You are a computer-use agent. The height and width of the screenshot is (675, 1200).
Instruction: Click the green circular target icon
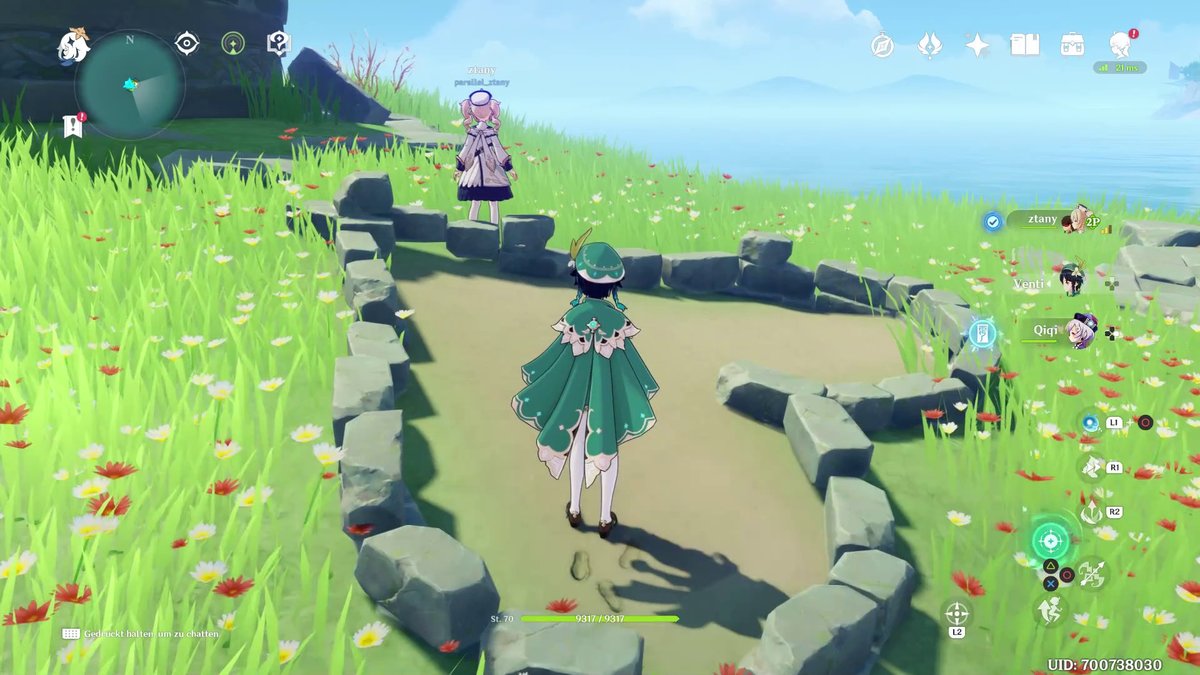[x=232, y=43]
